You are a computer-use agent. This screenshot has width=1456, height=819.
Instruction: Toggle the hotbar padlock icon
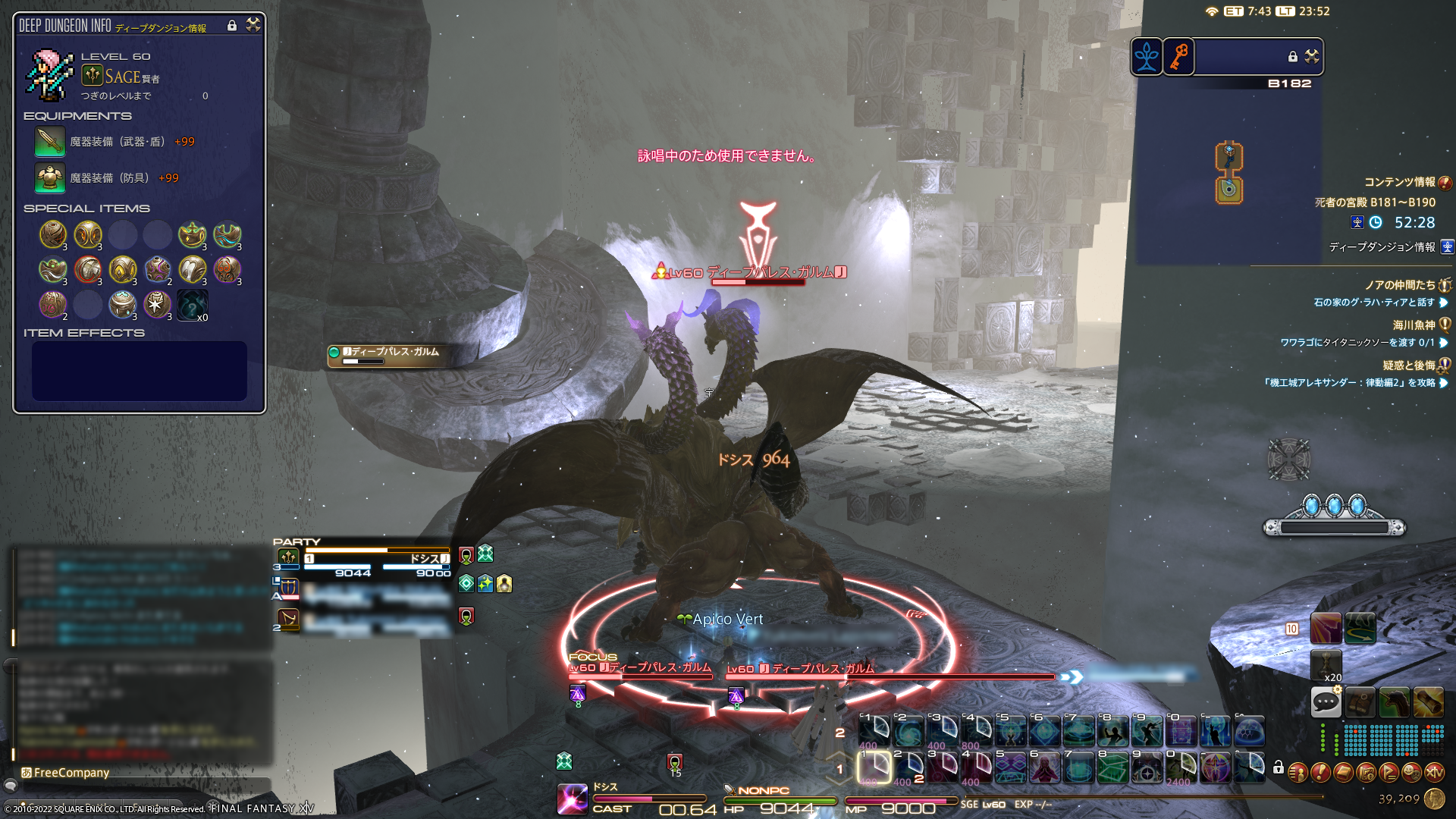pos(1279,767)
